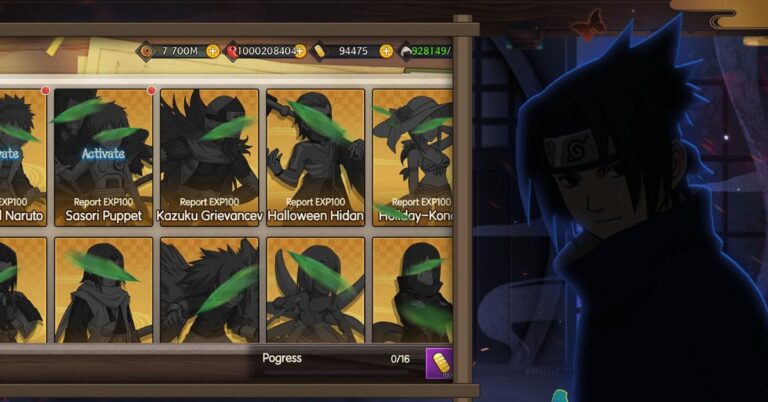Activate the Sasori Puppet card

click(104, 154)
